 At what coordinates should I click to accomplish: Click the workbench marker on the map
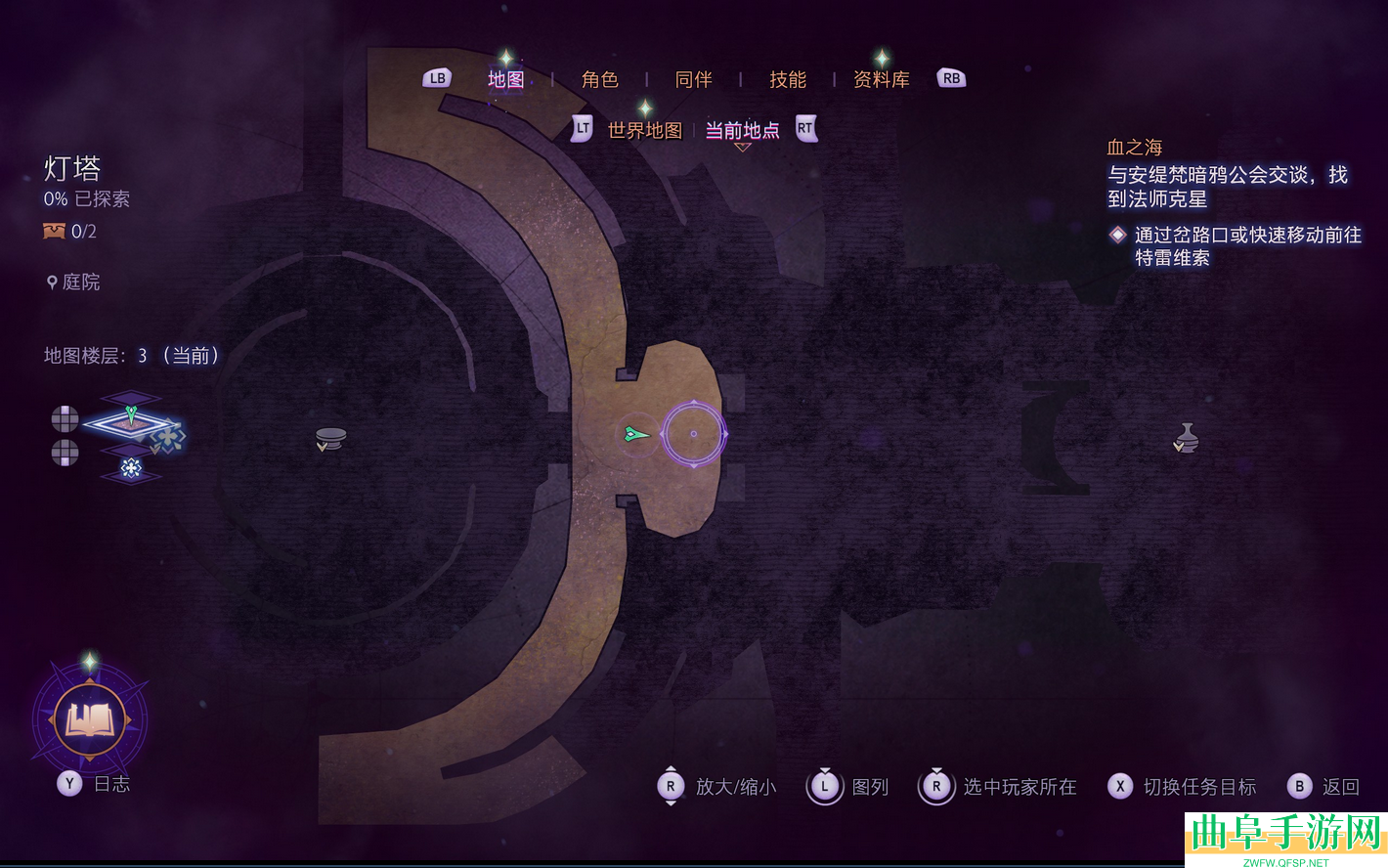(330, 438)
